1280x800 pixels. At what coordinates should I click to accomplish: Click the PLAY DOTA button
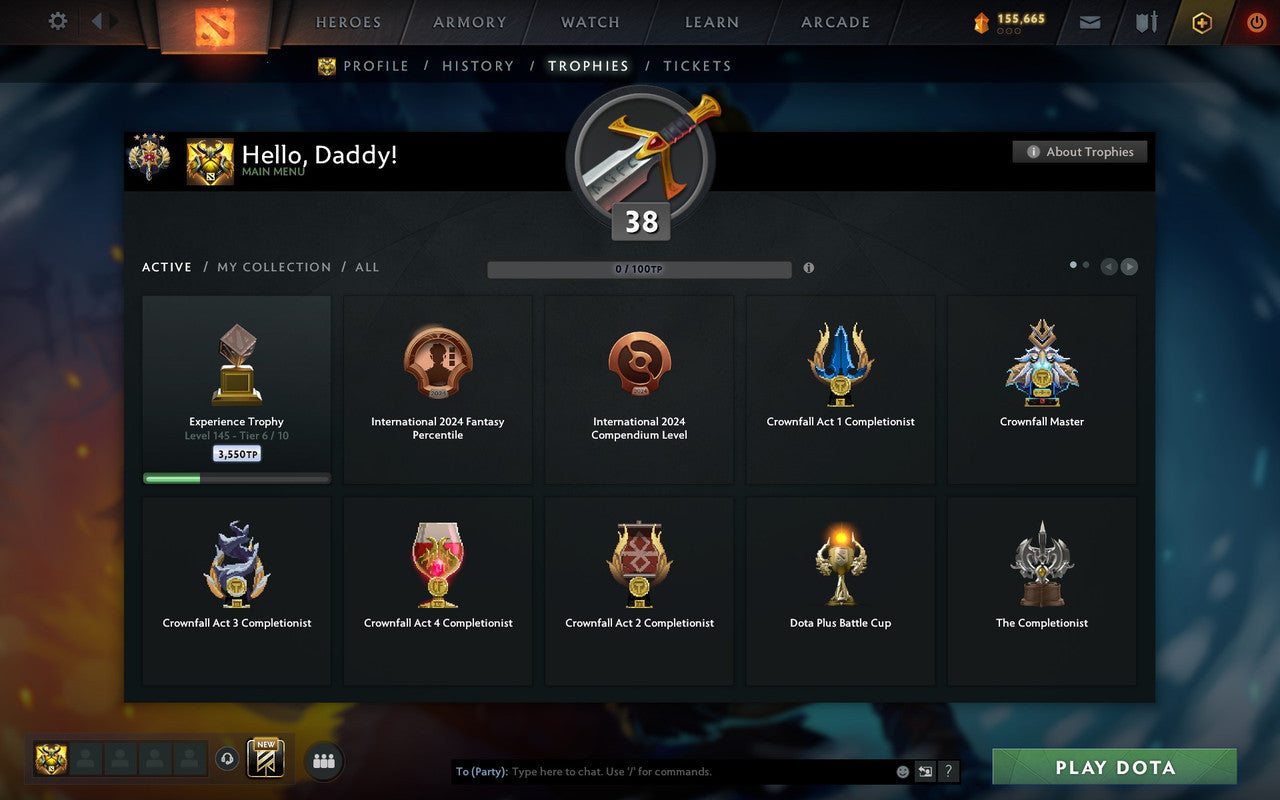[x=1114, y=767]
